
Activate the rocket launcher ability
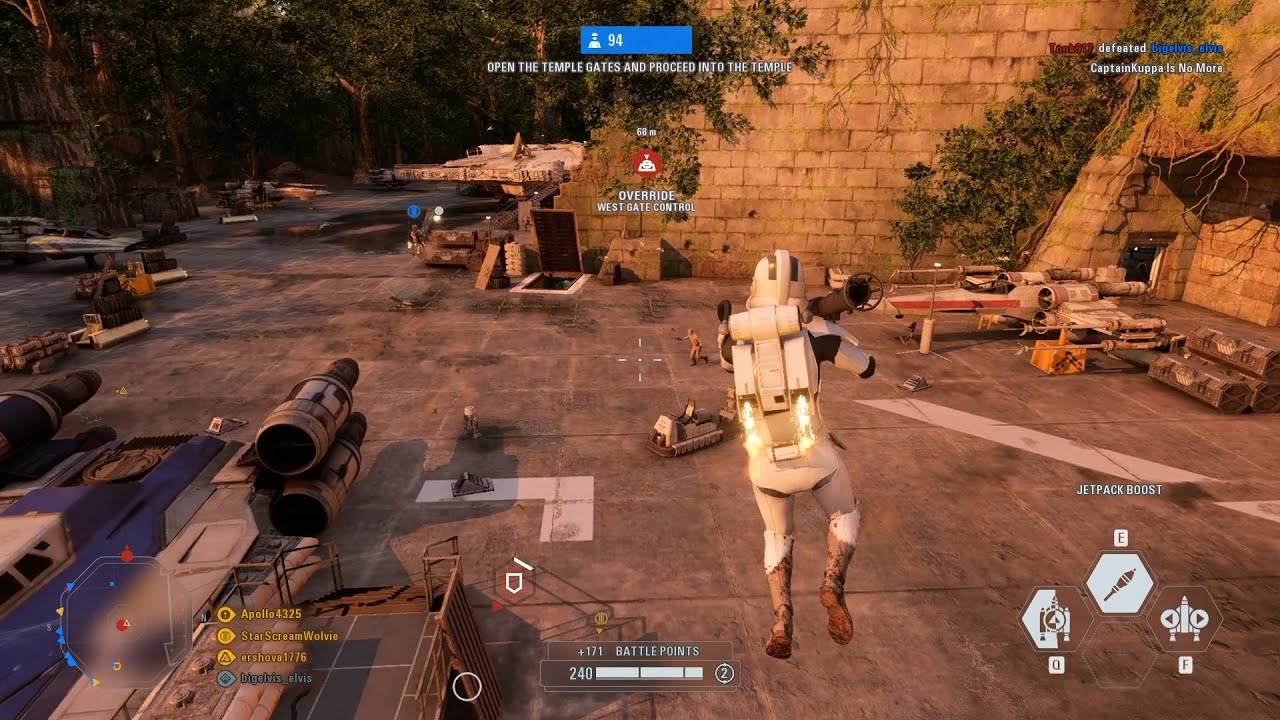click(1120, 583)
